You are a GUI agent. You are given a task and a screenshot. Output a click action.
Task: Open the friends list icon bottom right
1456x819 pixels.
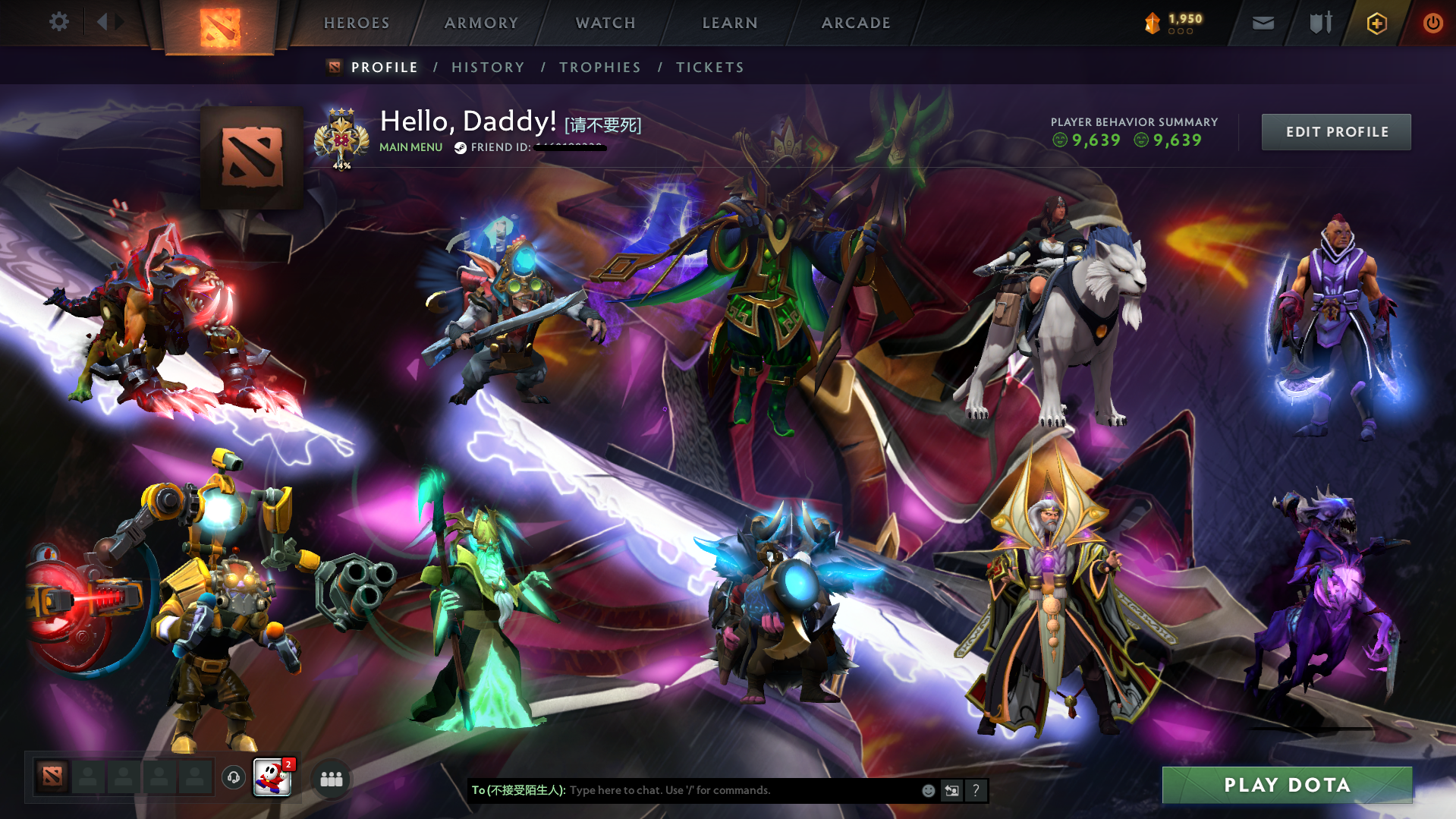click(x=330, y=778)
